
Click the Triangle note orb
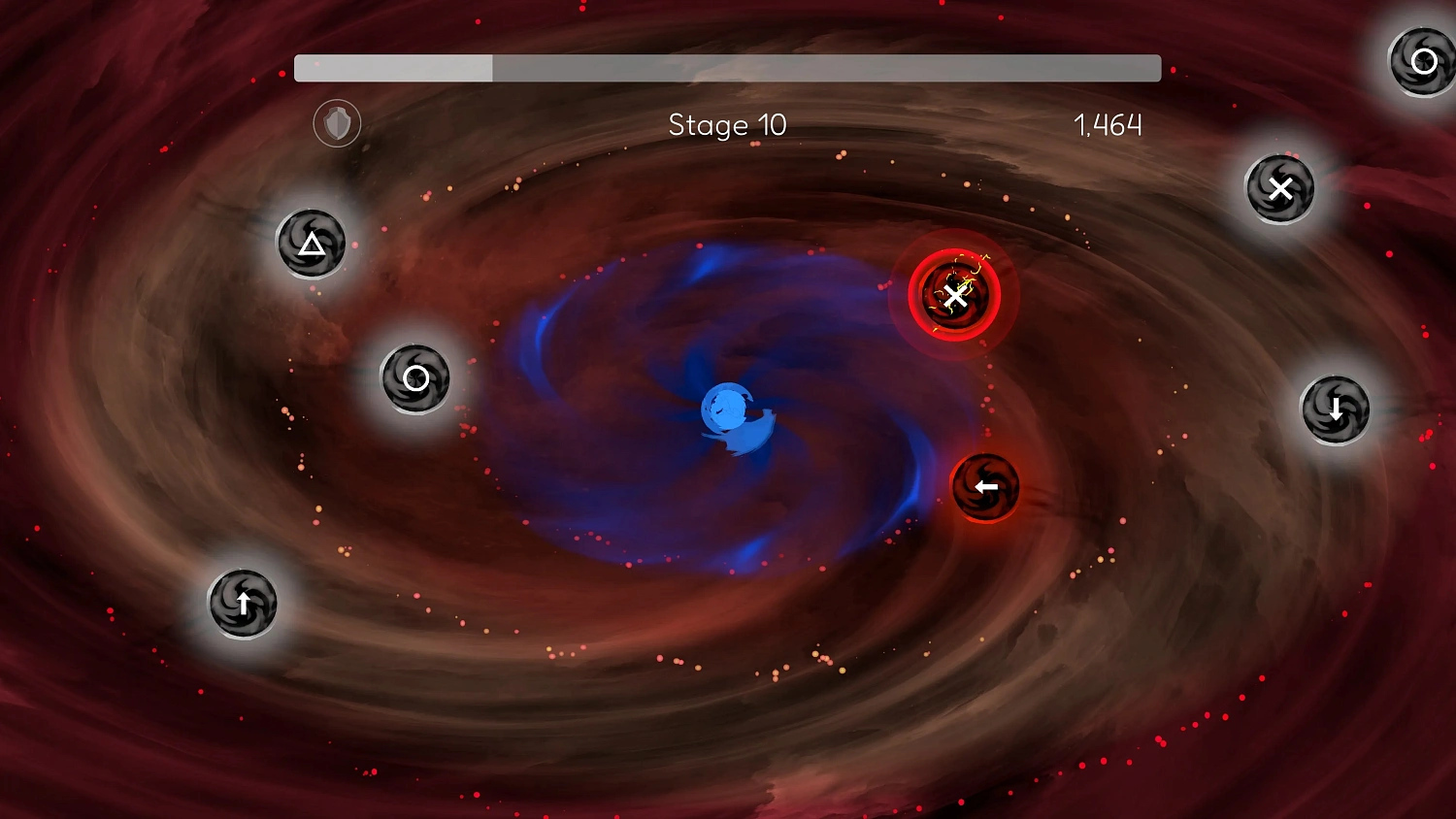pos(311,245)
